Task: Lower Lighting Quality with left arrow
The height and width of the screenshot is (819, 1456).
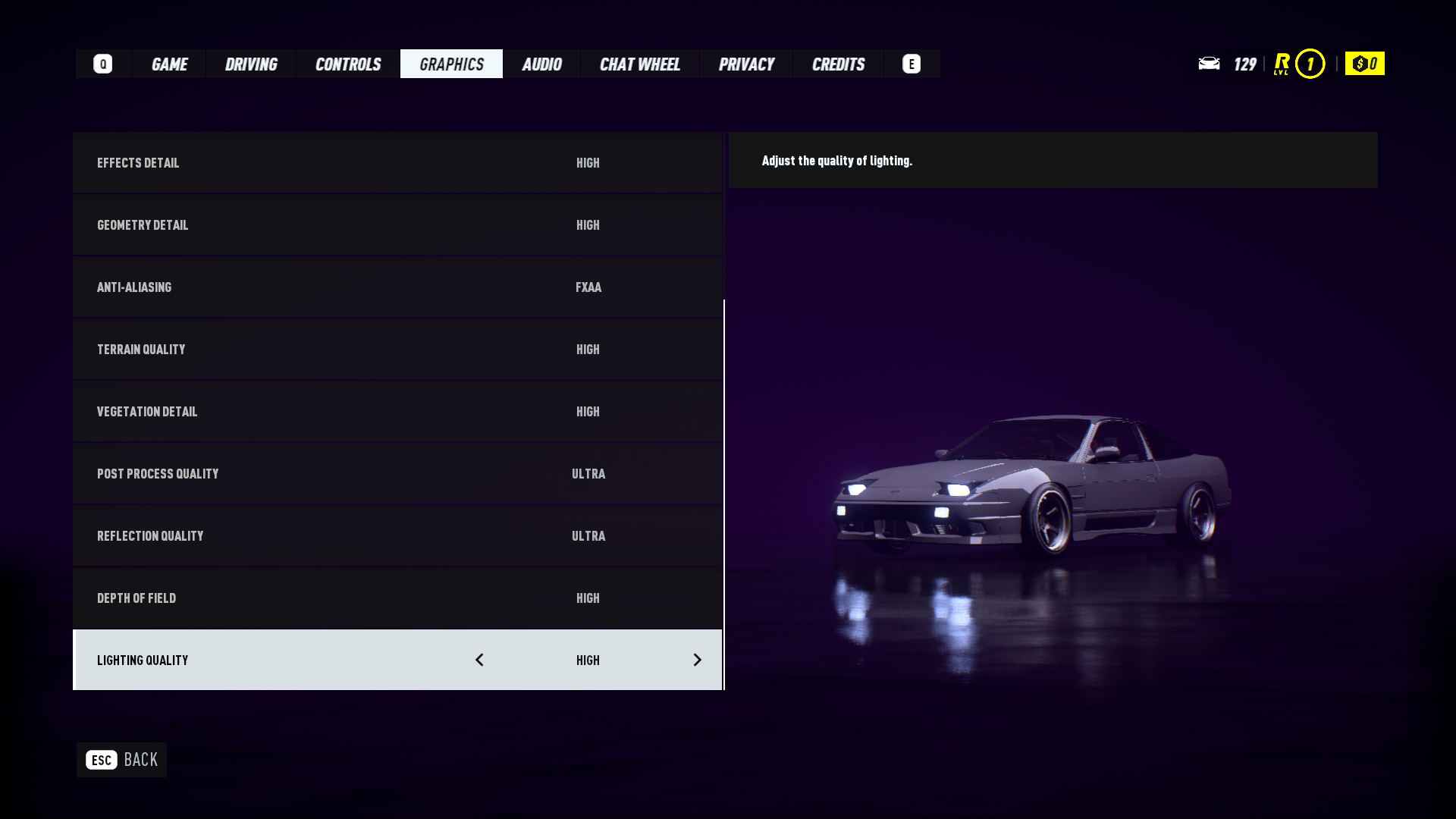Action: (479, 660)
